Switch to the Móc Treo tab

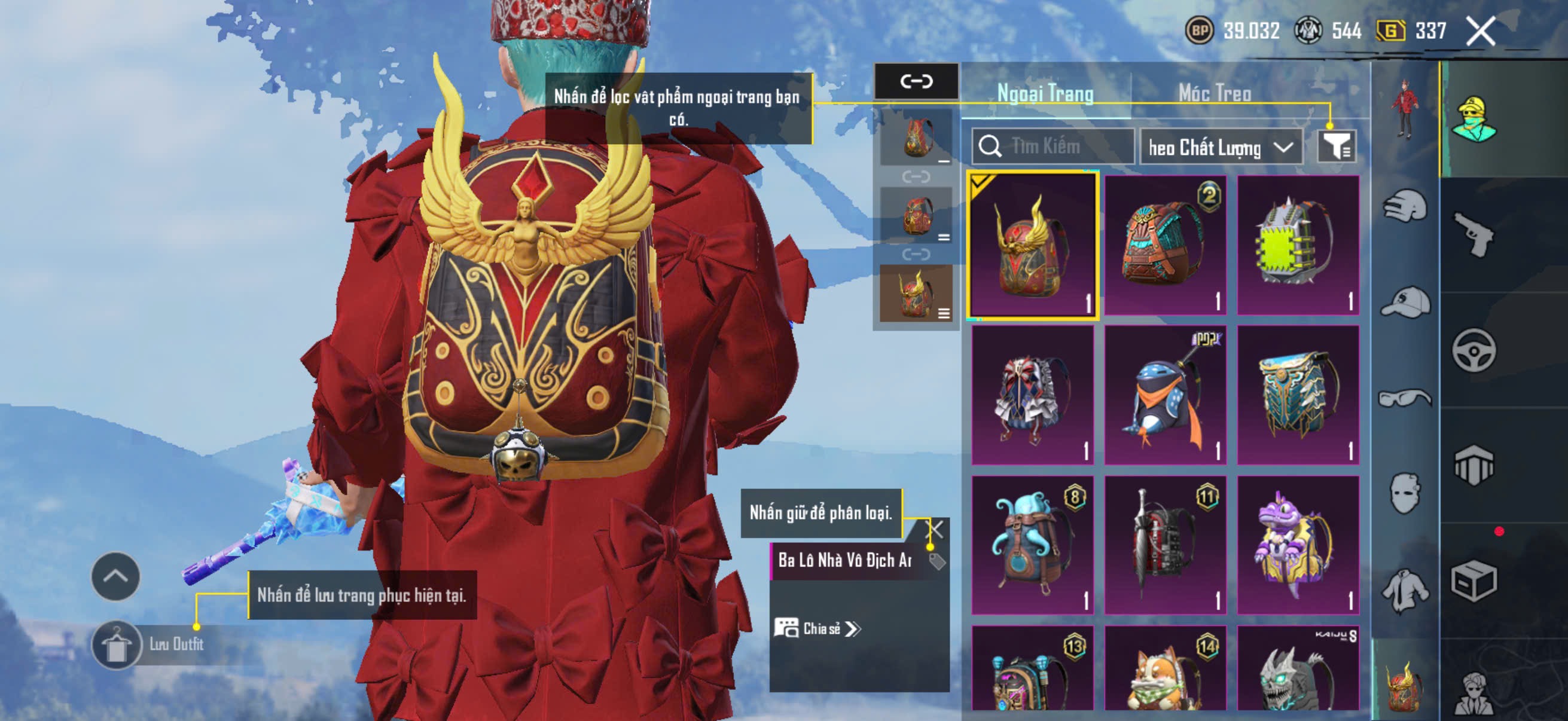(x=1215, y=93)
